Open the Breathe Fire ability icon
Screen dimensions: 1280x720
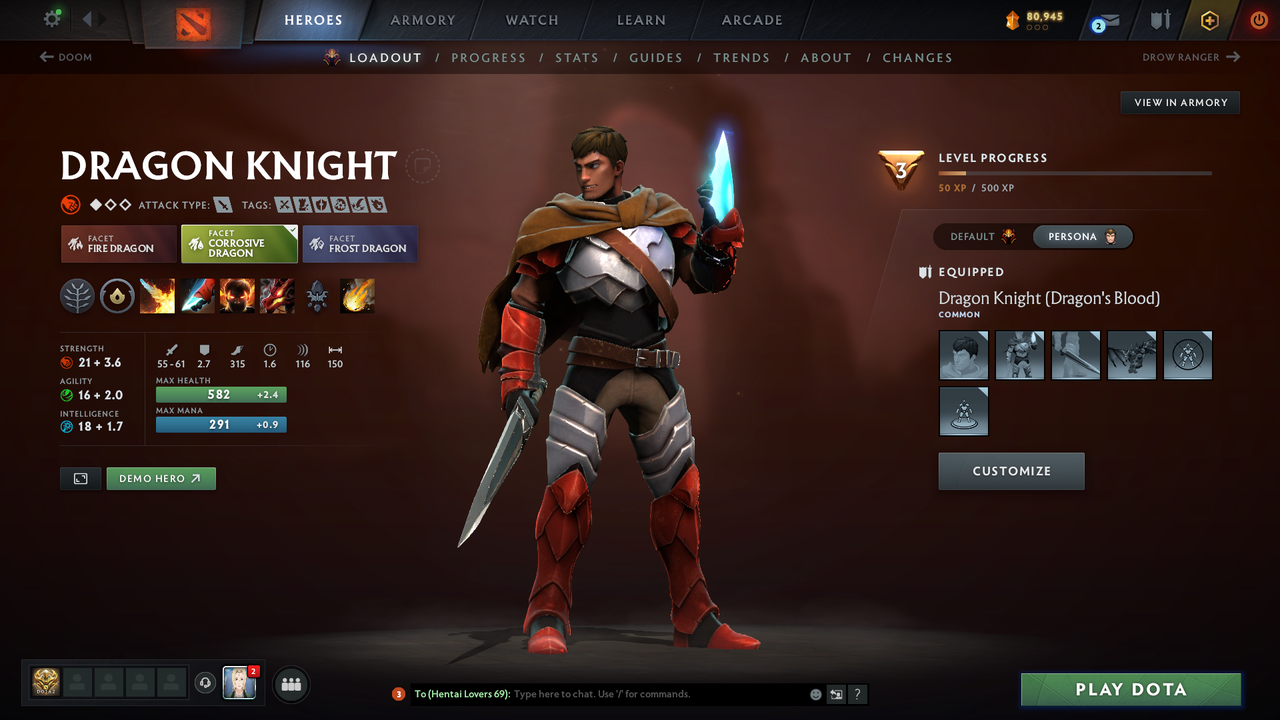[157, 295]
